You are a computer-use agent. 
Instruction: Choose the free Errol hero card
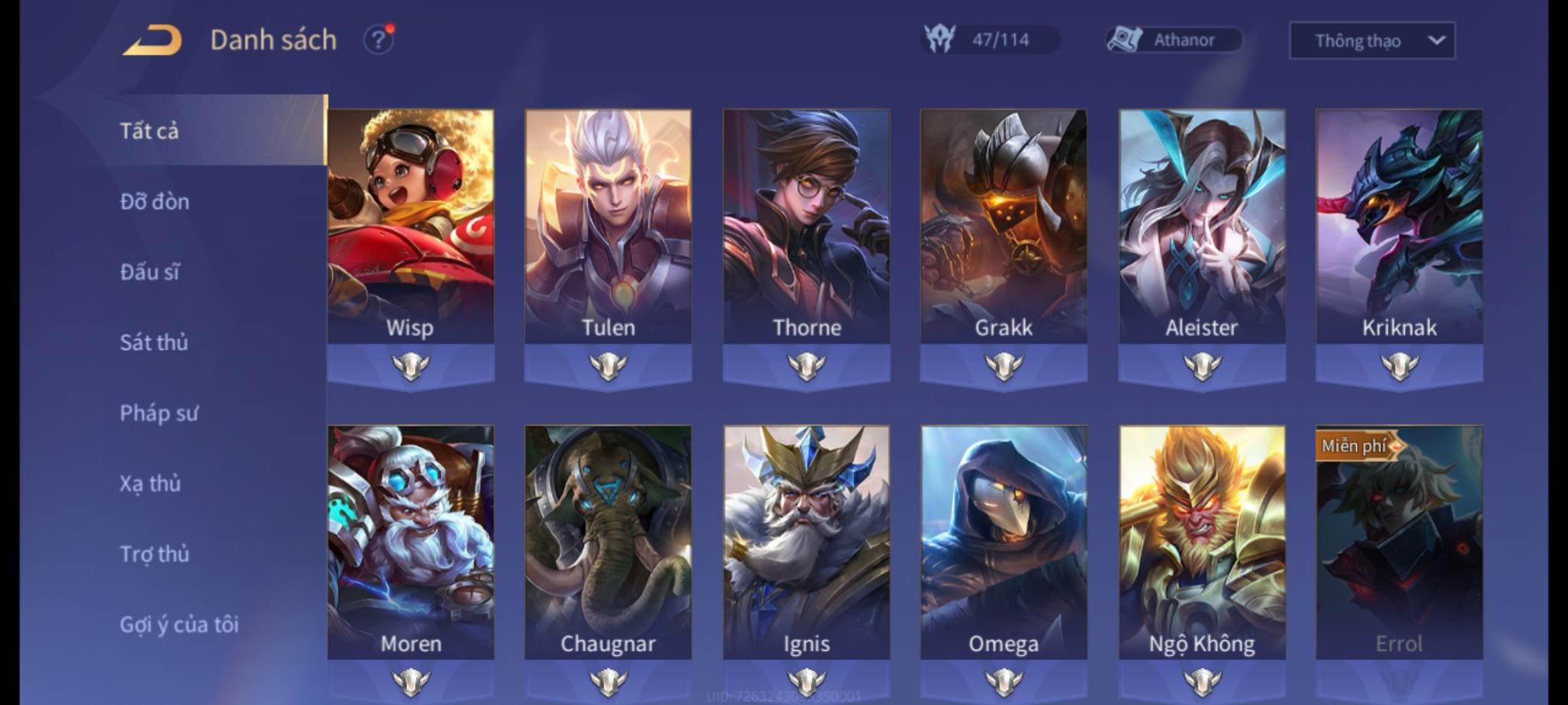pyautogui.click(x=1399, y=543)
